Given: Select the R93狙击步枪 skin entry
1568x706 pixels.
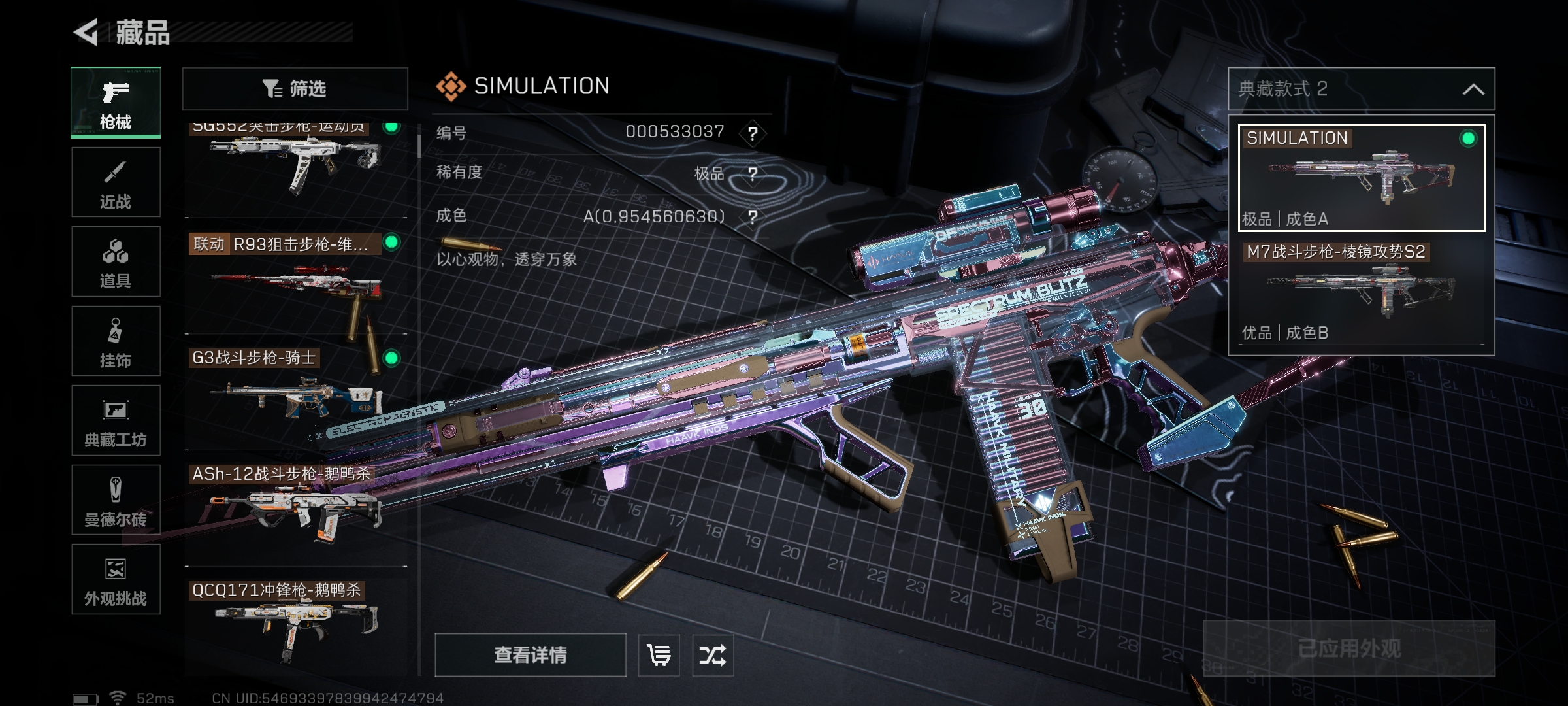Looking at the screenshot, I should (x=295, y=284).
